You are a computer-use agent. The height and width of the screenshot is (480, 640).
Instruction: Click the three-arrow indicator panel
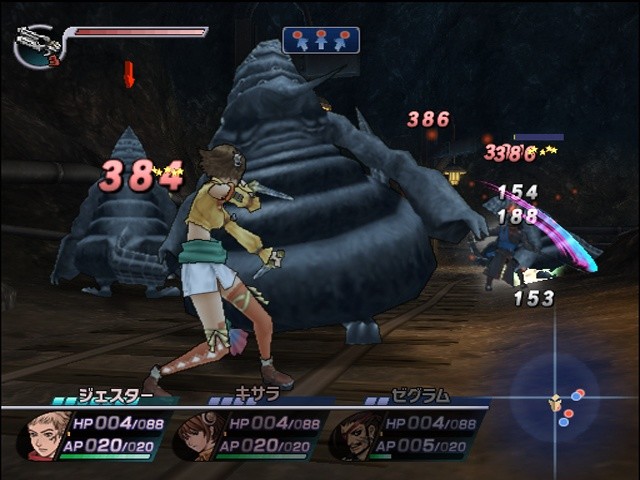tap(321, 40)
